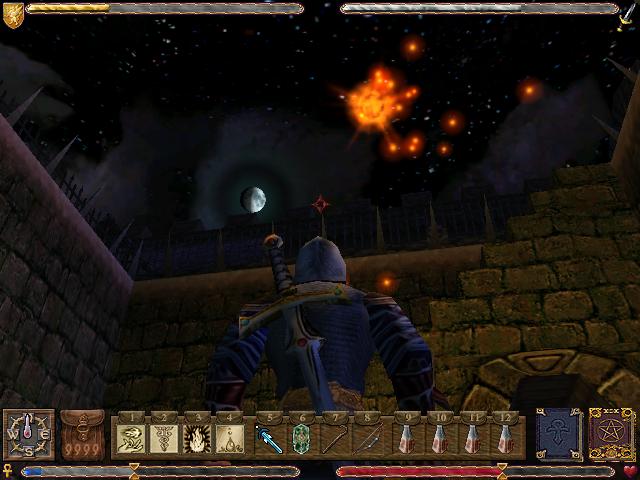The image size is (640, 480).
Task: Cast the flame spell in slot 3
Action: click(197, 438)
